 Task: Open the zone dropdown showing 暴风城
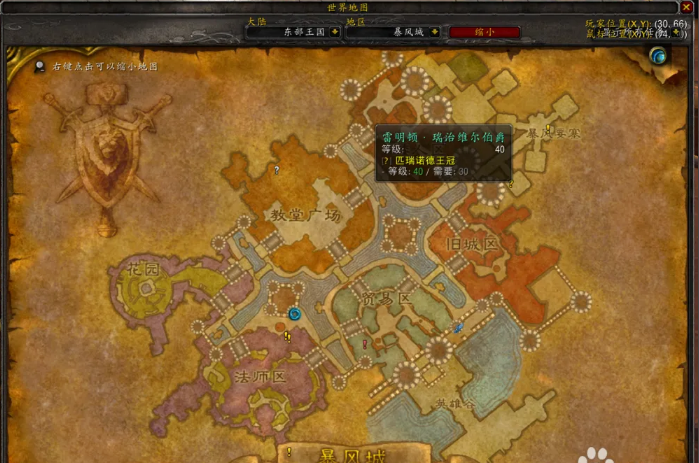437,31
